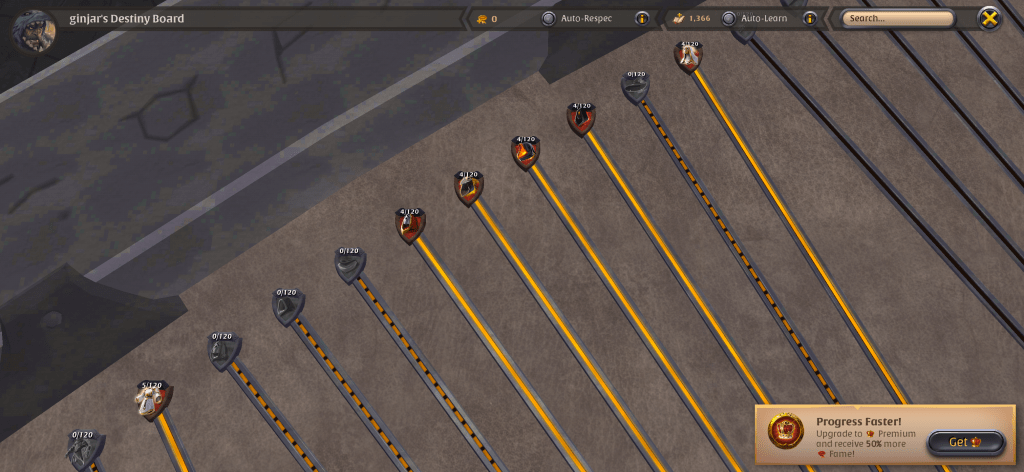Screen dimensions: 1024x472
Task: Get Premium from the Progress Faster banner
Action: coord(964,442)
